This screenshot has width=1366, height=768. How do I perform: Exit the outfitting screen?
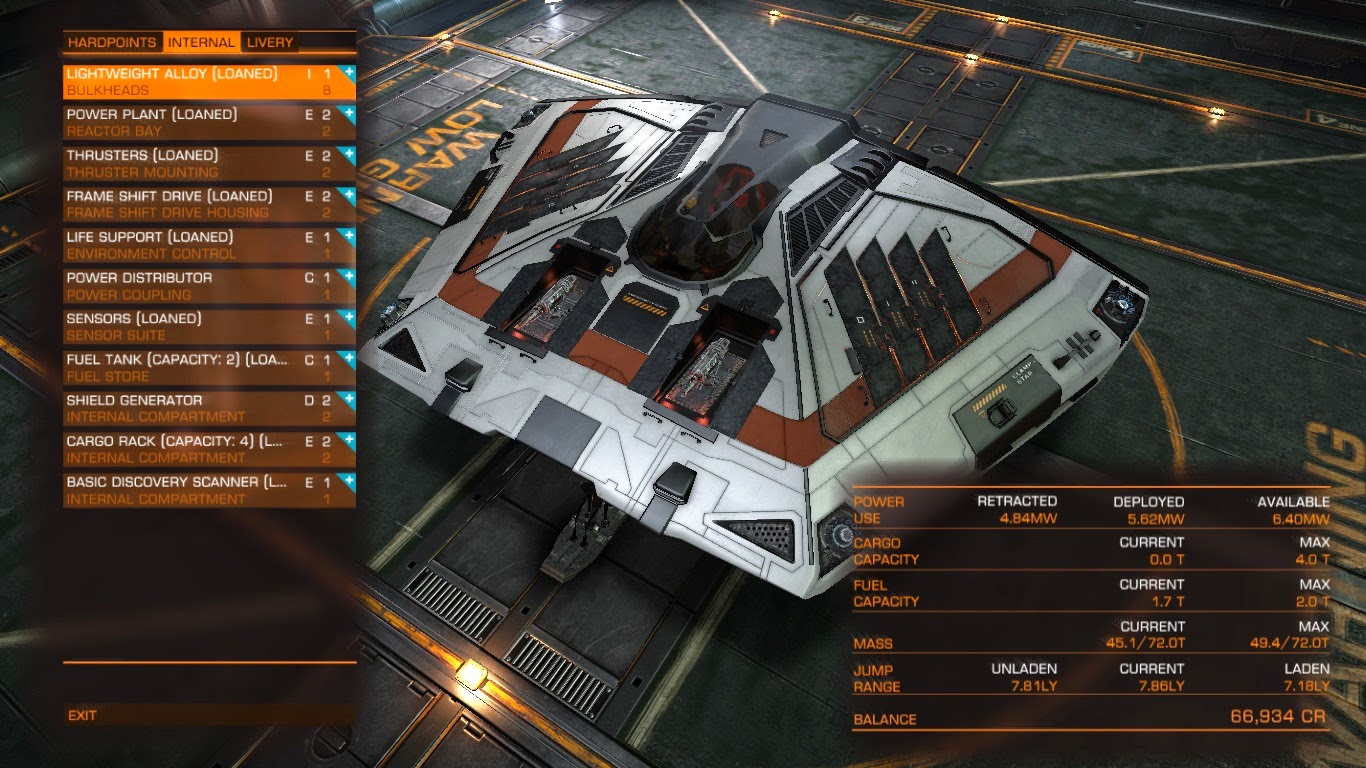tap(83, 716)
